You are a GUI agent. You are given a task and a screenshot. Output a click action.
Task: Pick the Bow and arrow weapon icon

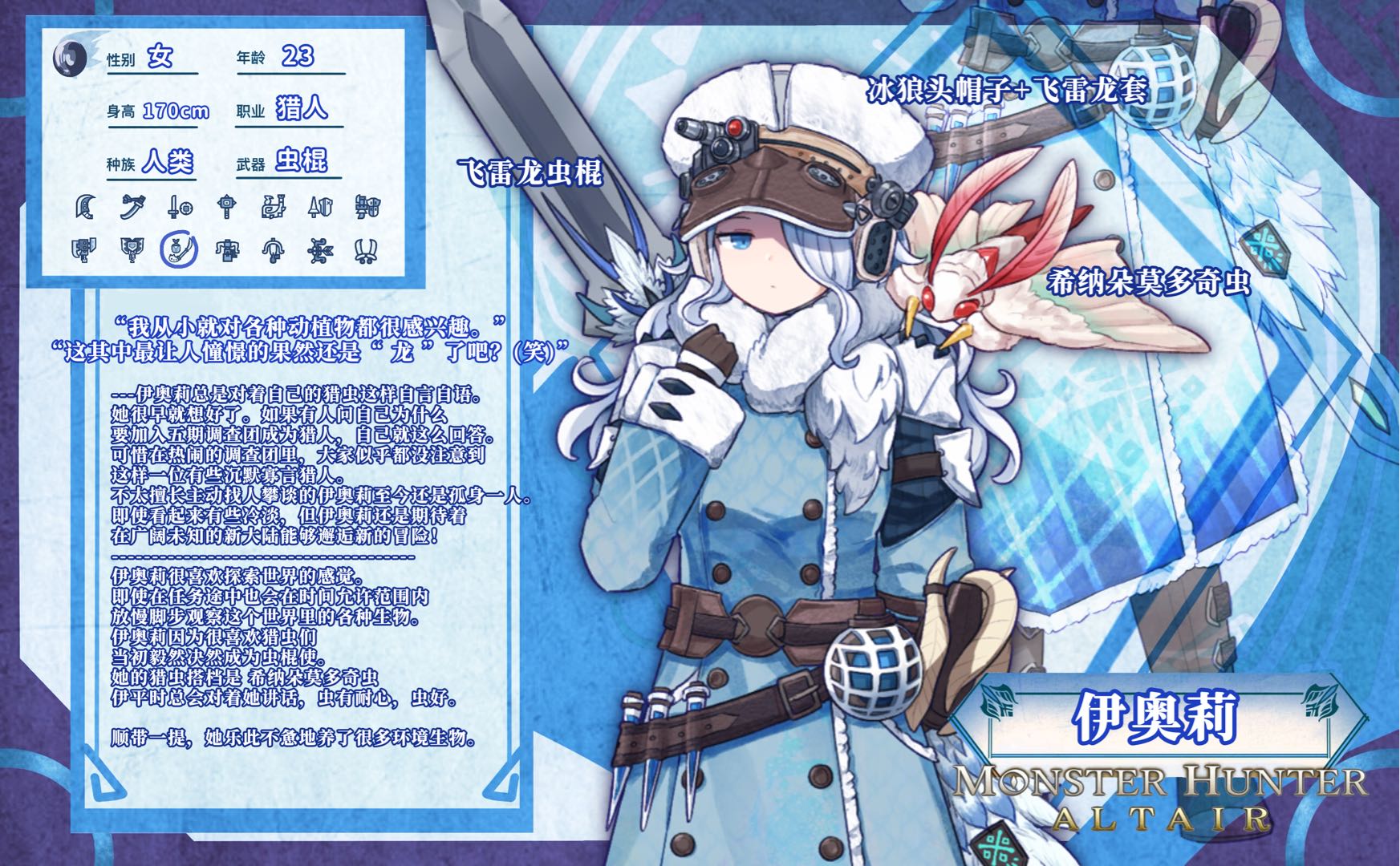click(x=320, y=250)
